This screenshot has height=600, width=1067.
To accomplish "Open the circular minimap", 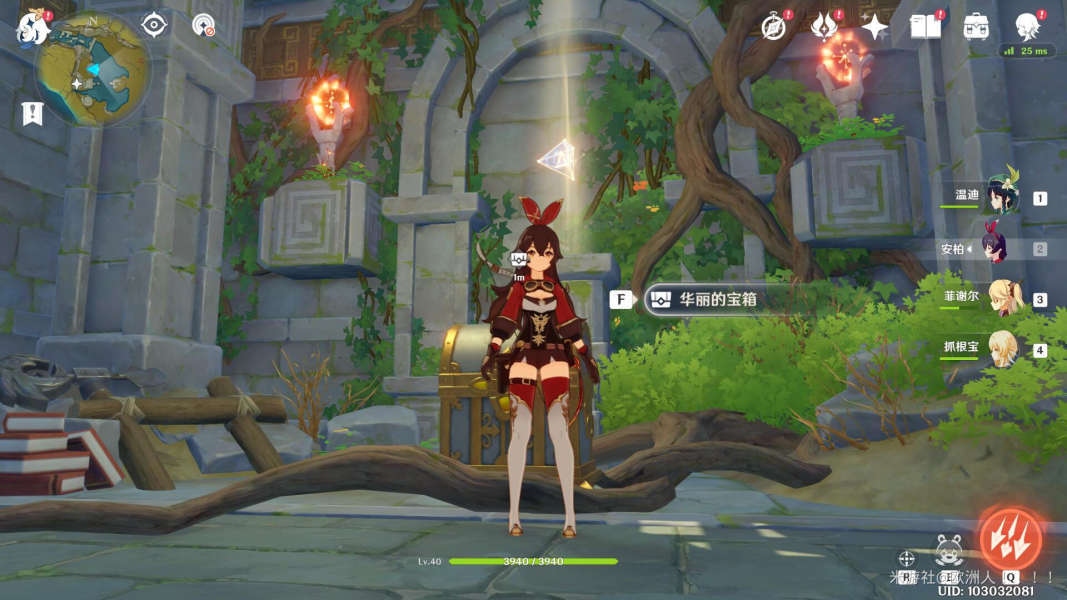I will pos(92,68).
